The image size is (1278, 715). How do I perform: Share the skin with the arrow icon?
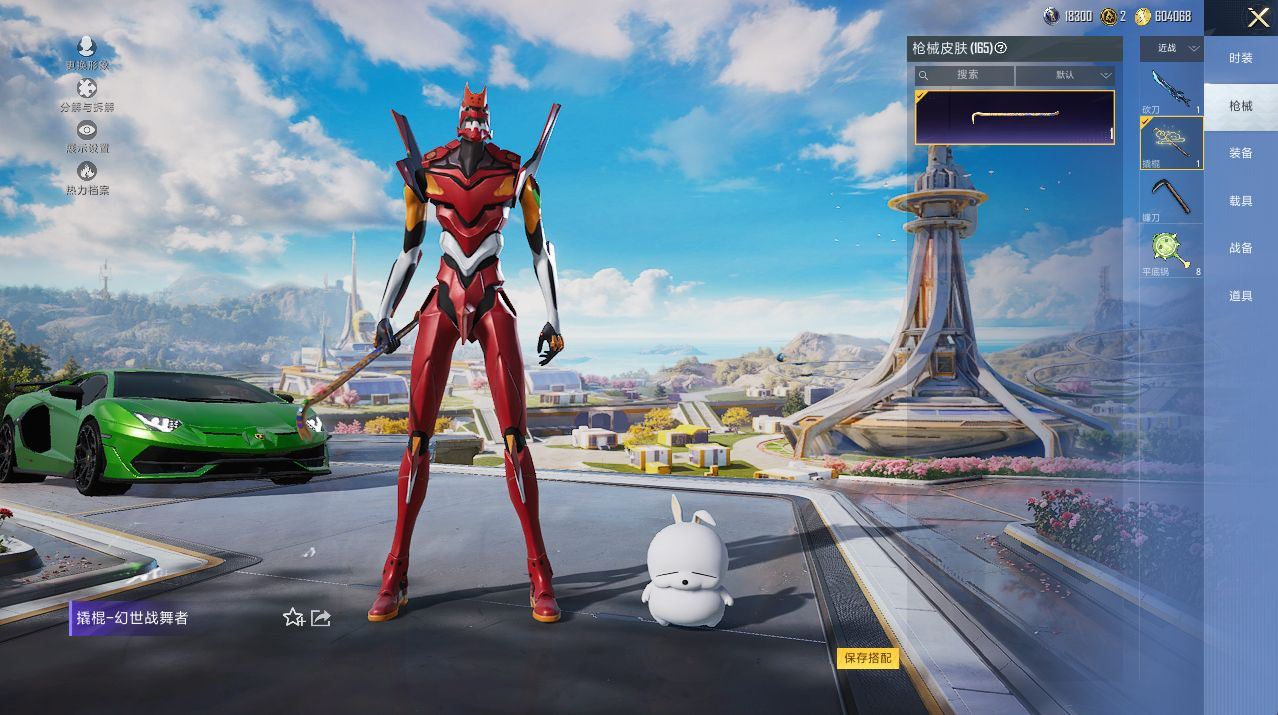point(321,618)
